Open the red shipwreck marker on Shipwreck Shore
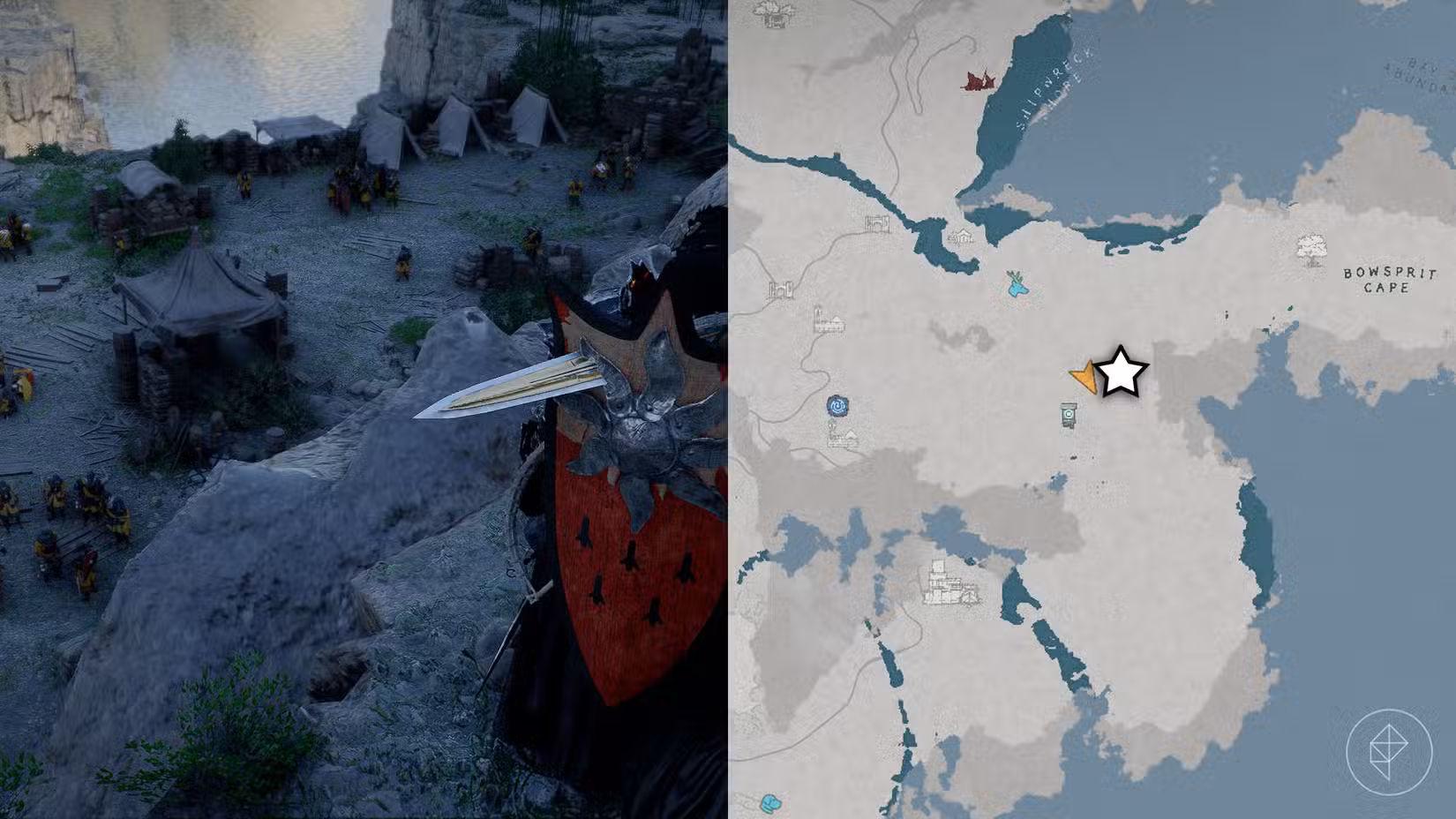The image size is (1456, 819). [979, 80]
